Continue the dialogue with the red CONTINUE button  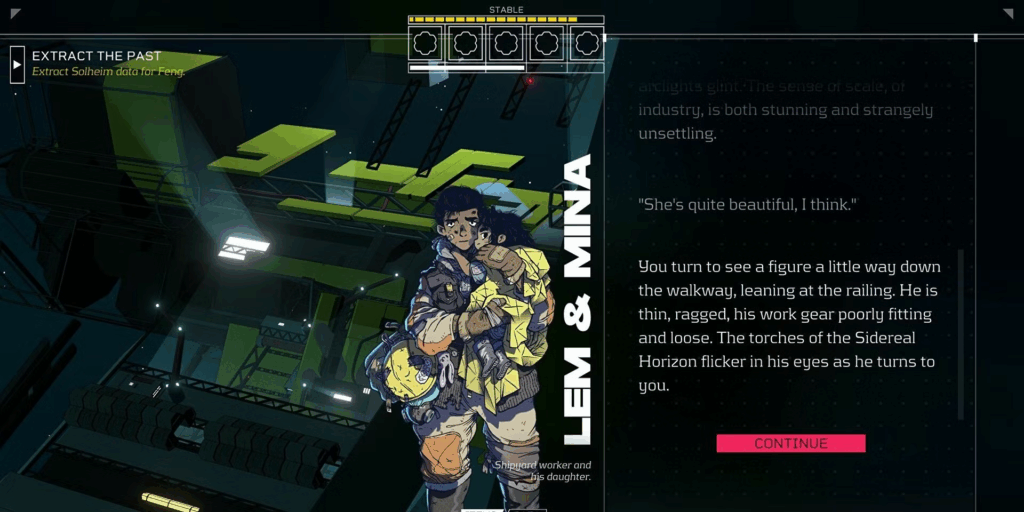pyautogui.click(x=790, y=443)
